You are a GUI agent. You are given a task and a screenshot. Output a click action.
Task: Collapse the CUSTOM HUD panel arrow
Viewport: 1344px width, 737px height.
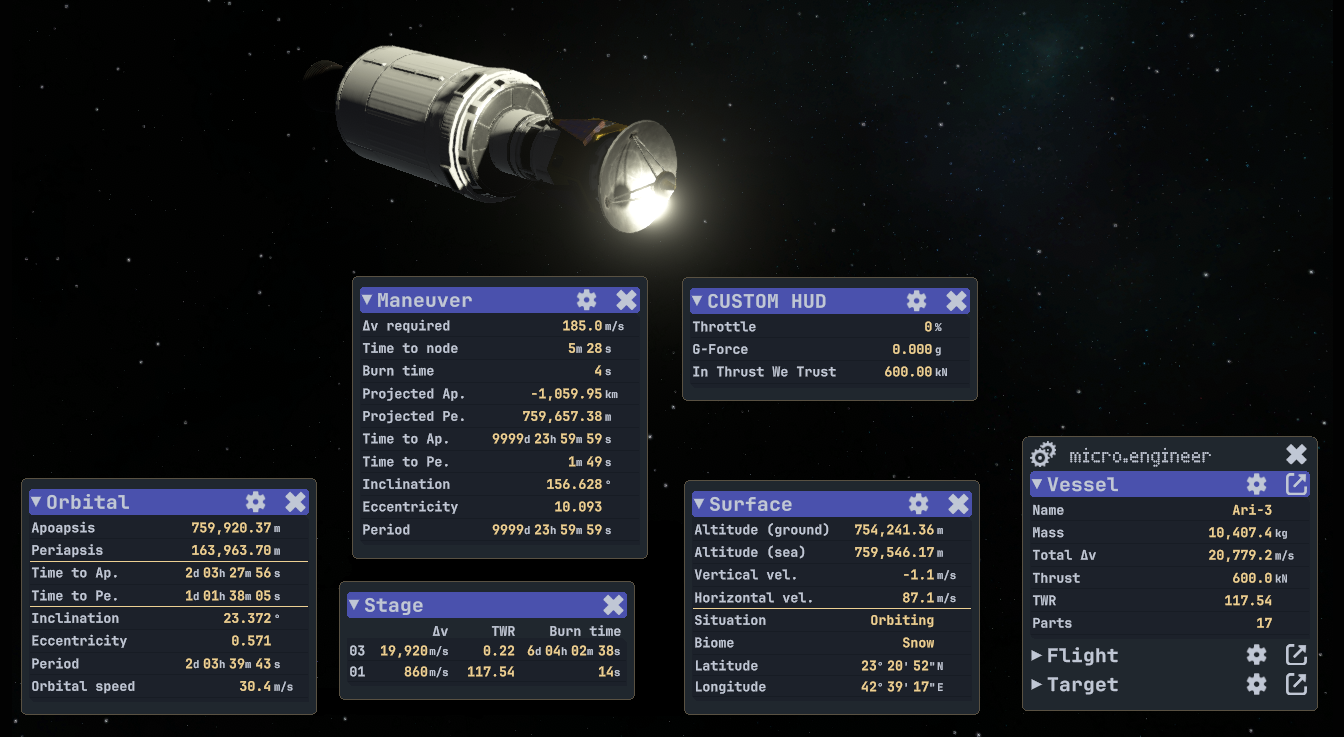tap(697, 301)
